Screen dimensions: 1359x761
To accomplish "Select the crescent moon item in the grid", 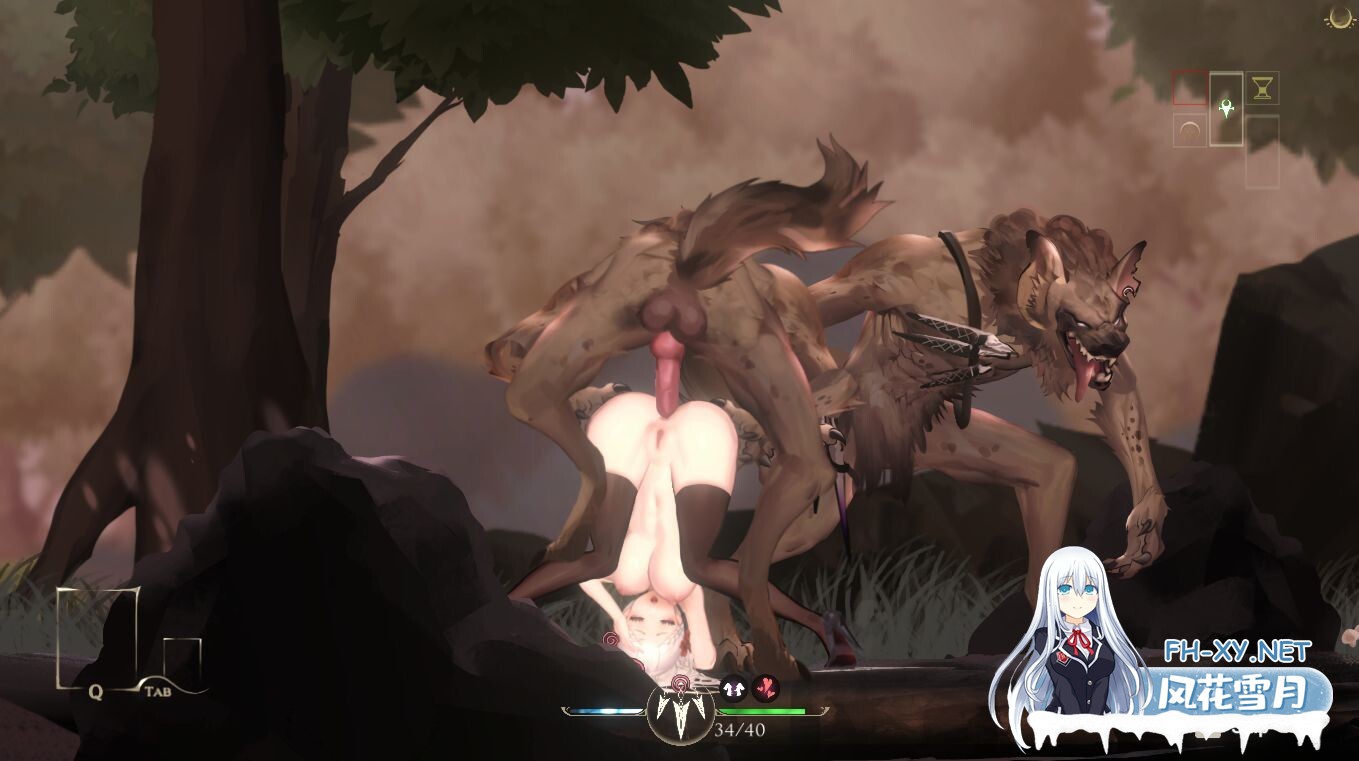I will click(x=1190, y=131).
